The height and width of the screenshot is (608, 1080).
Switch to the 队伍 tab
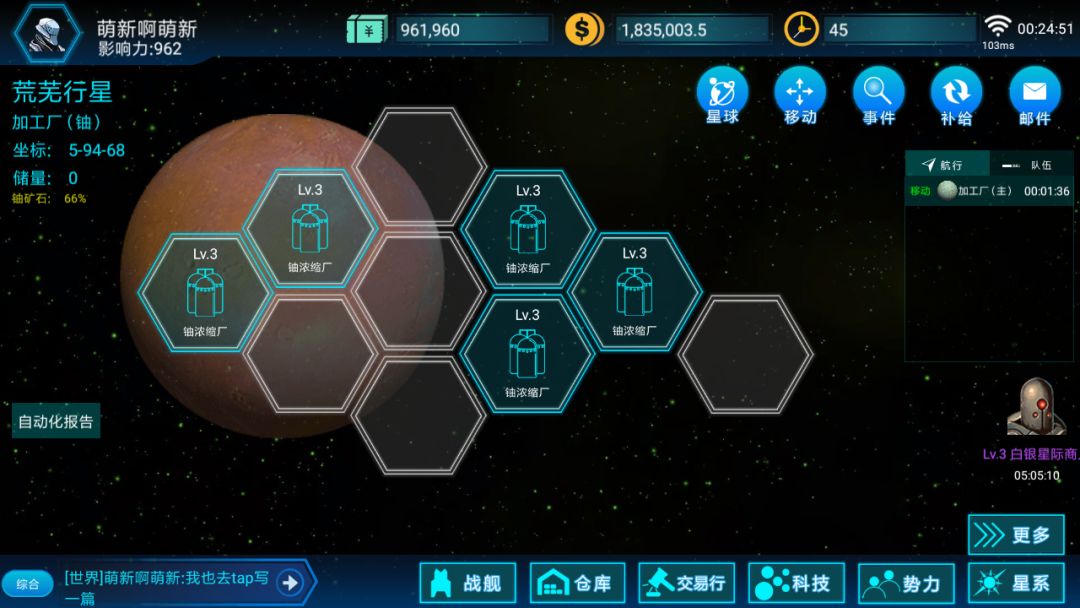[1031, 165]
